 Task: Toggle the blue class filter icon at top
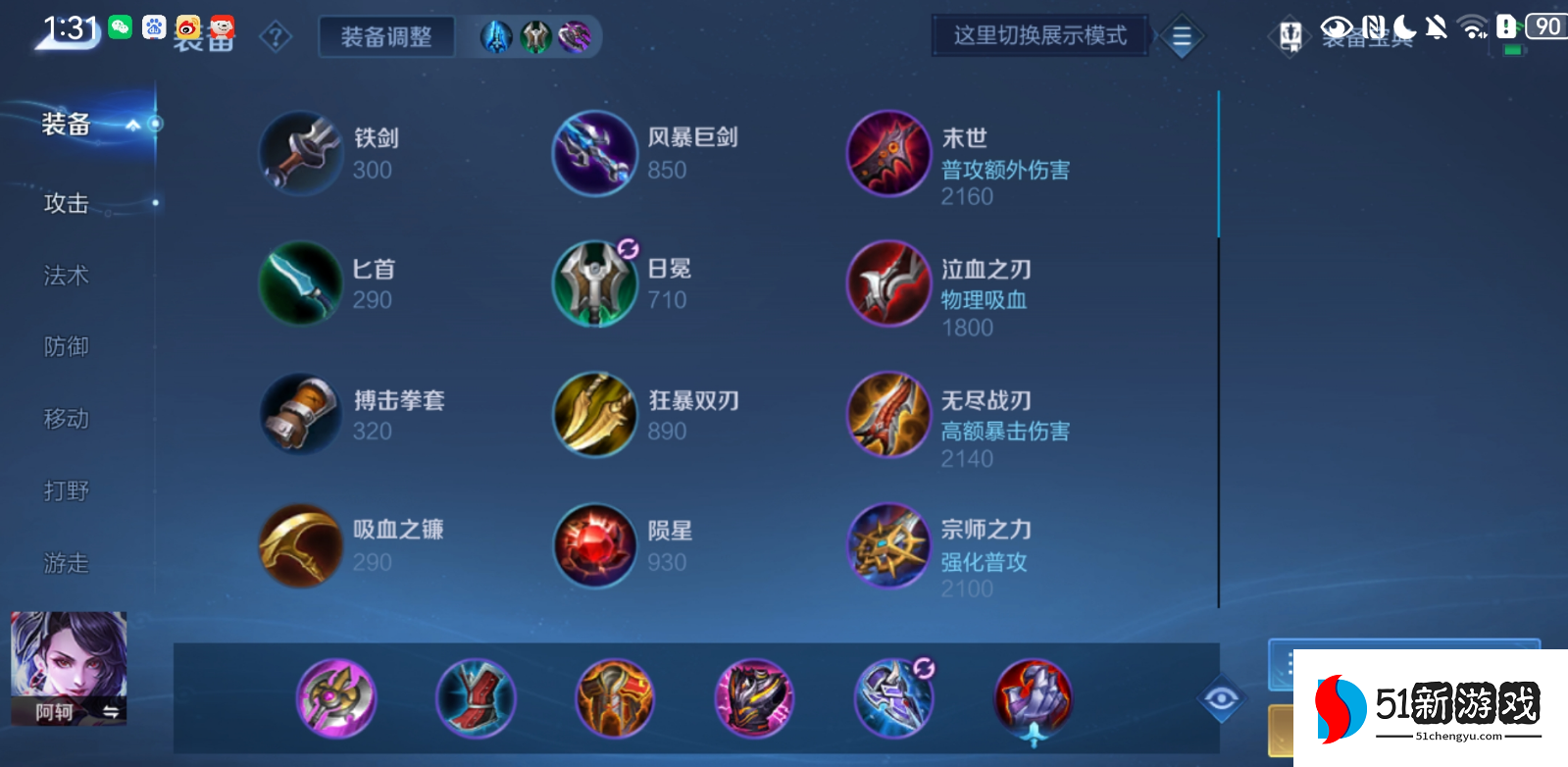[498, 36]
